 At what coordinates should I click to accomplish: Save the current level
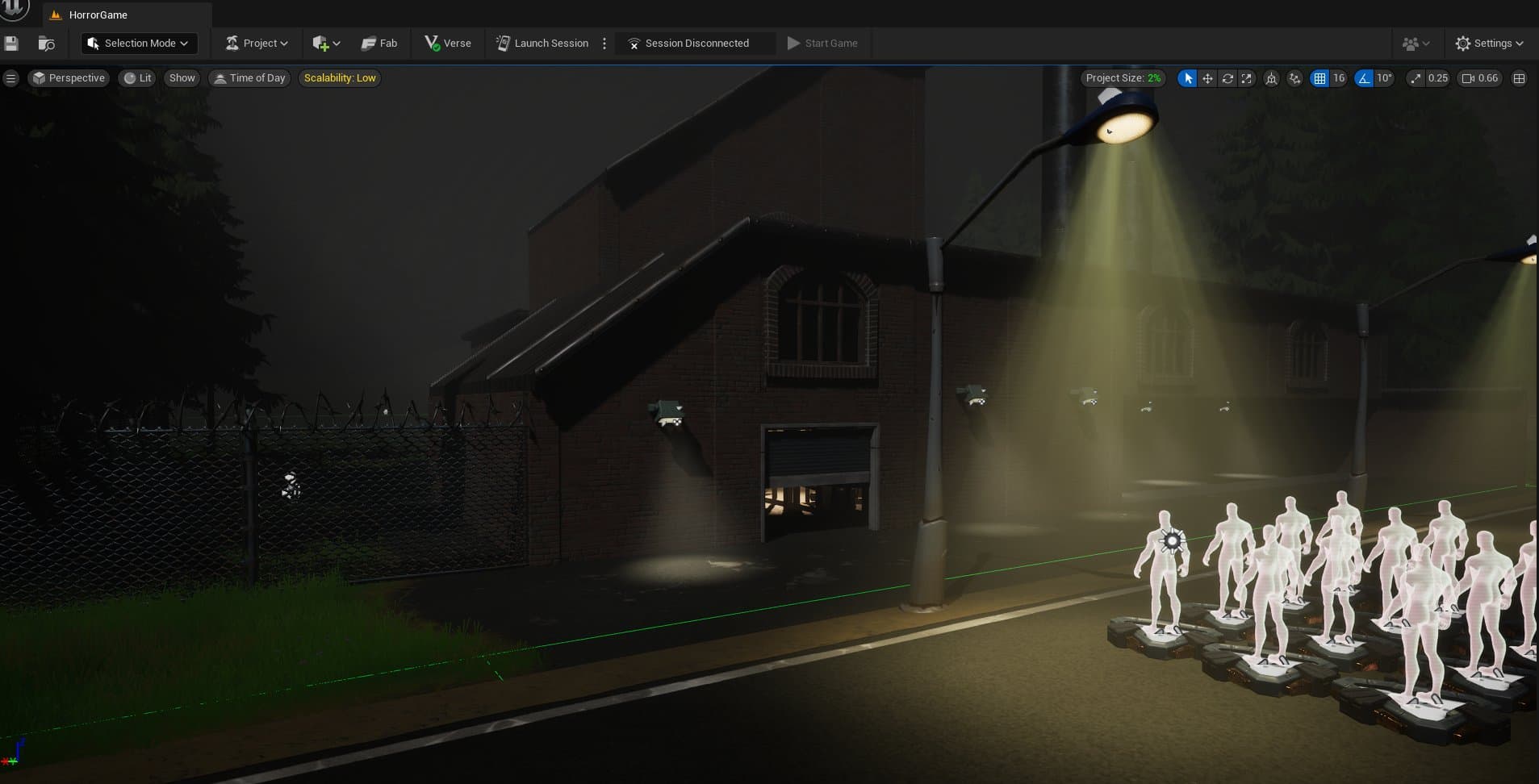(x=11, y=43)
